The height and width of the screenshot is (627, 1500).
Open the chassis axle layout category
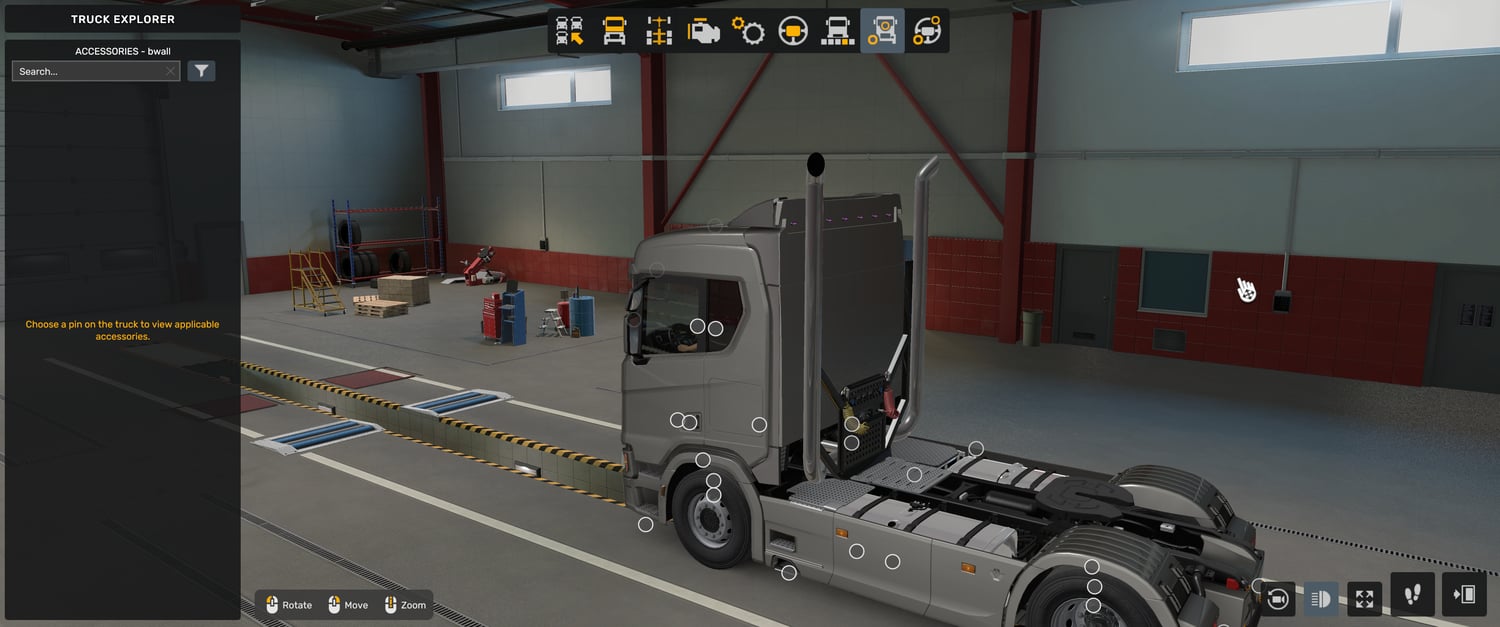(x=659, y=31)
